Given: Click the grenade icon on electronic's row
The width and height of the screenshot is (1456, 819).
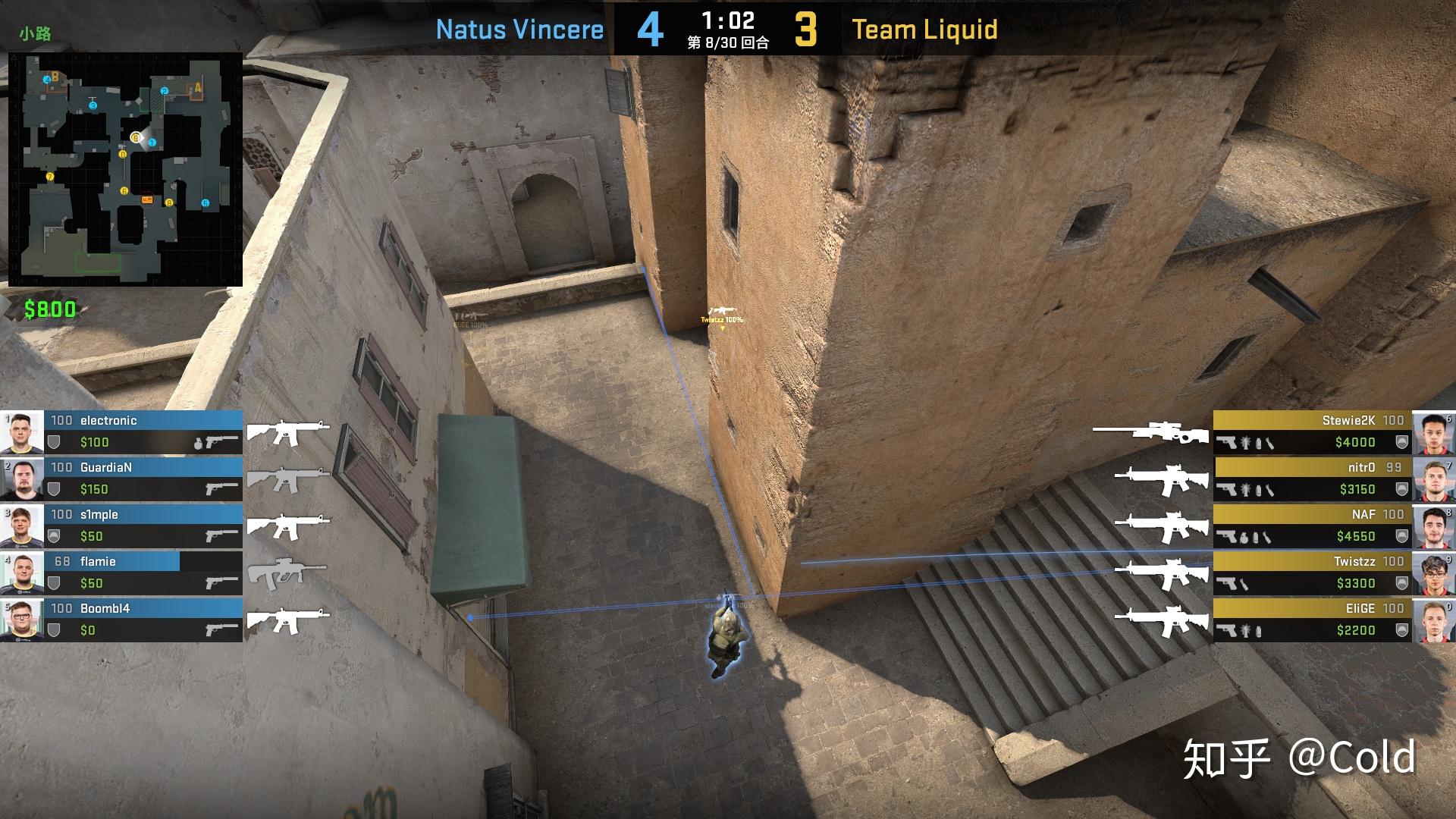Looking at the screenshot, I should click(x=198, y=443).
